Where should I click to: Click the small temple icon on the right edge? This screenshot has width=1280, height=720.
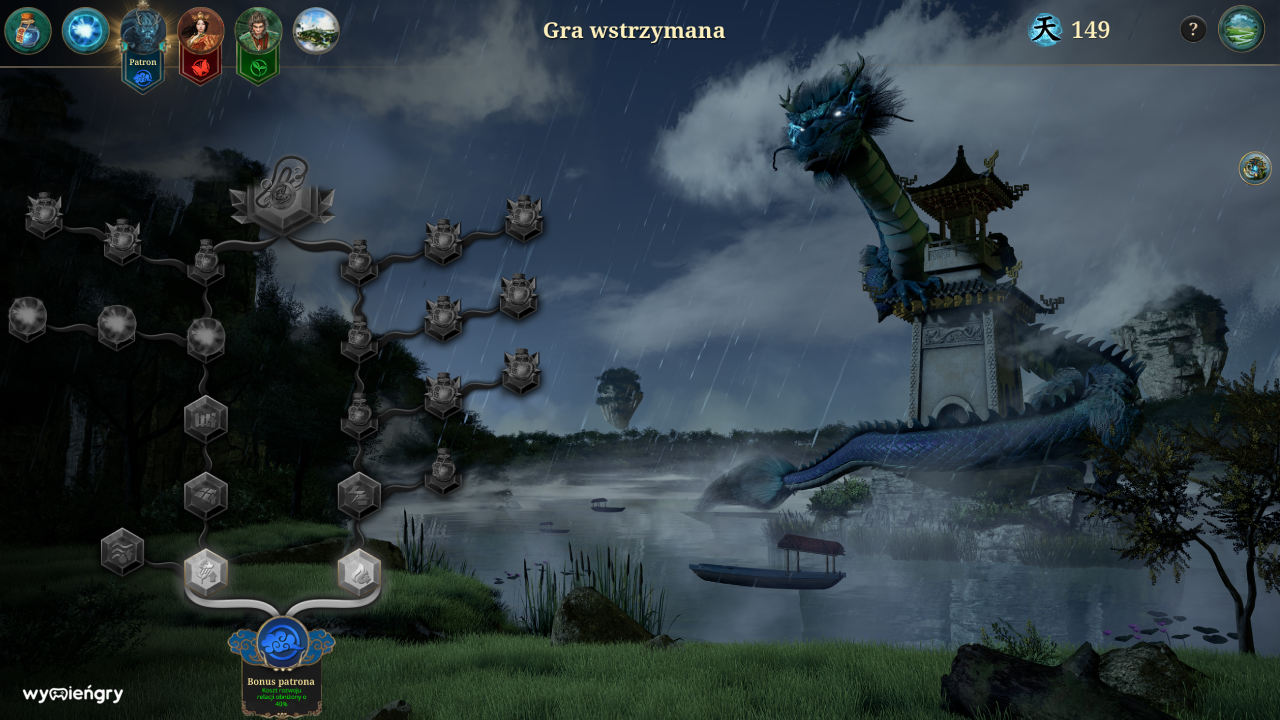pos(1253,170)
